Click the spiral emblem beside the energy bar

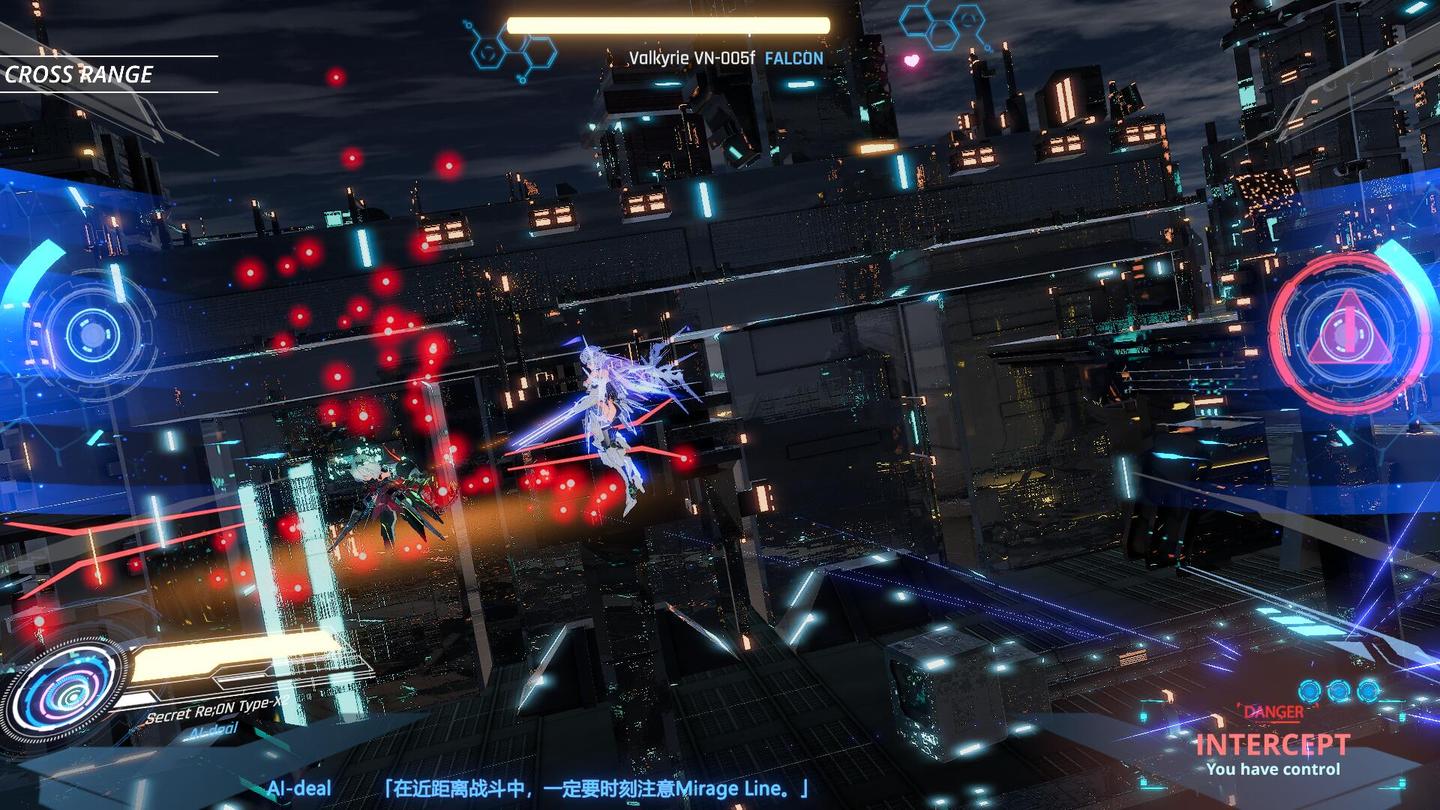tap(67, 688)
